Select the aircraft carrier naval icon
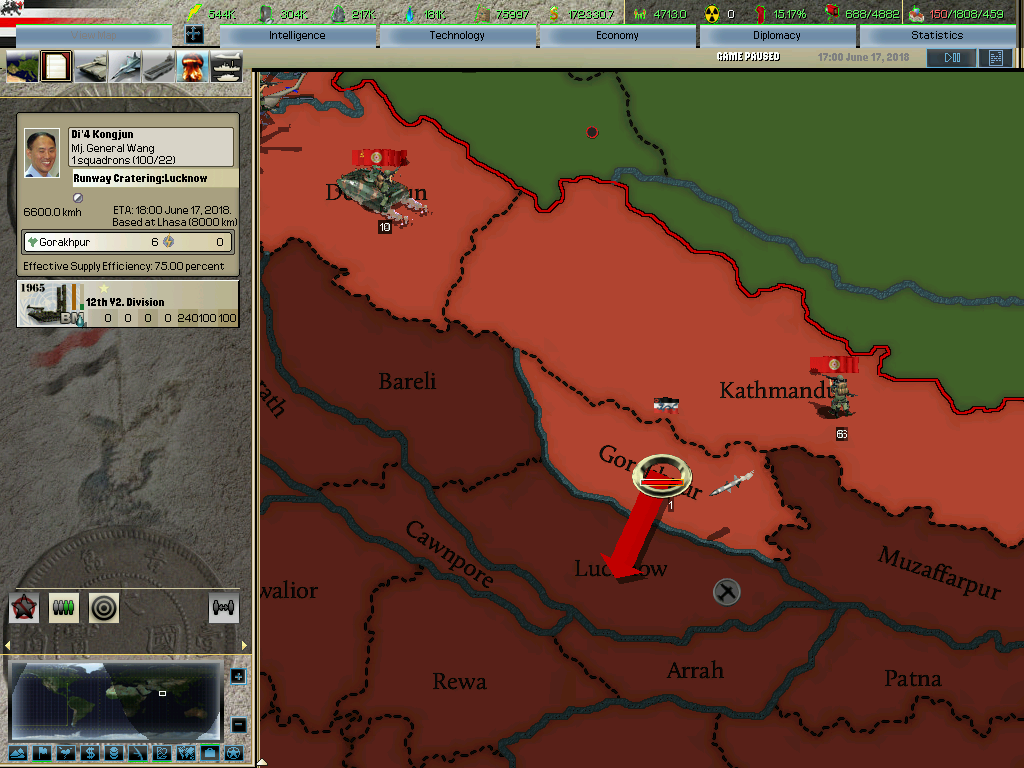 pos(160,67)
